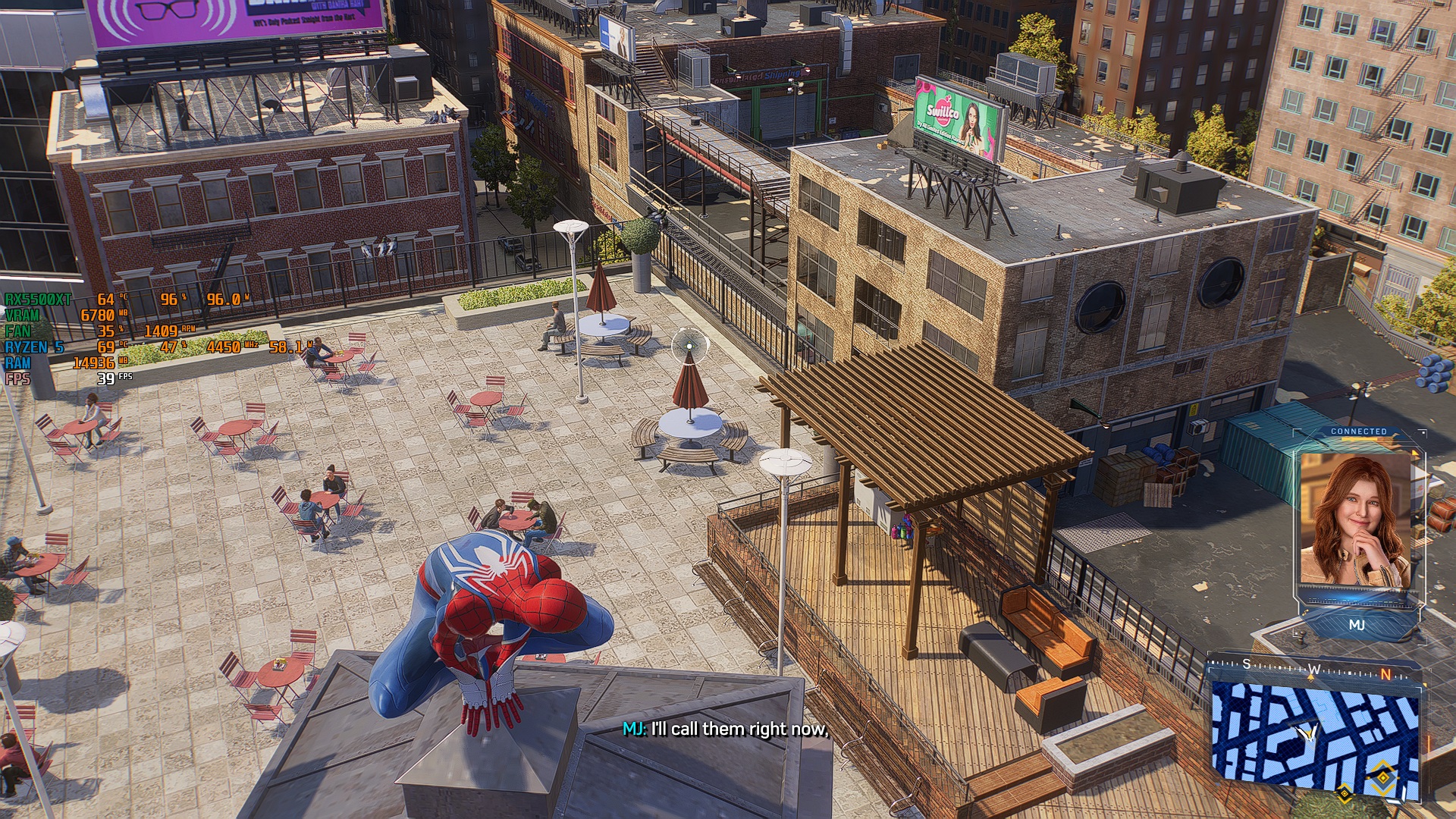Click the Spider-Man player arrow on minimap
The image size is (1456, 819).
click(x=1307, y=733)
